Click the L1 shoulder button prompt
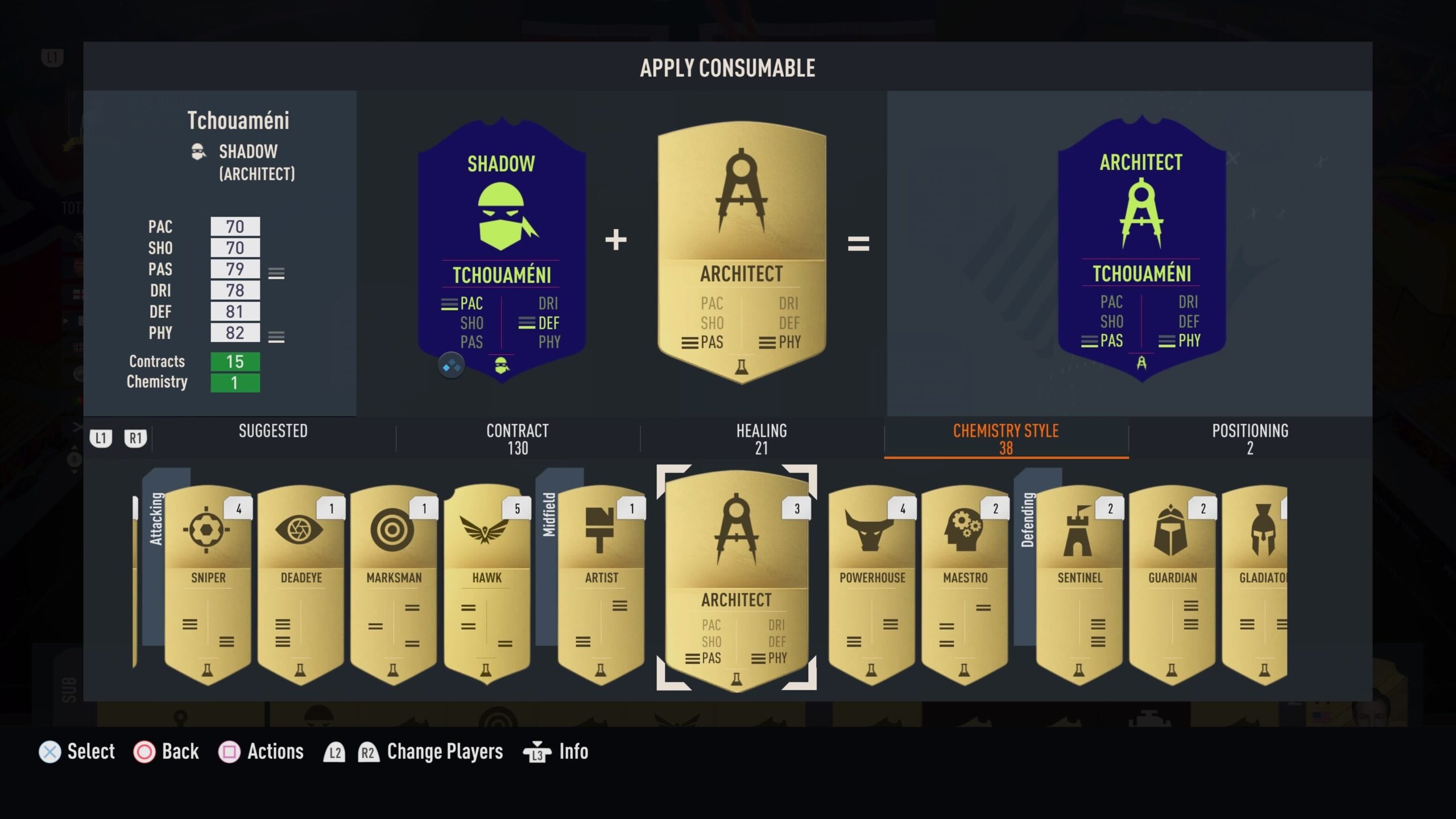Image resolution: width=1456 pixels, height=819 pixels. 100,438
